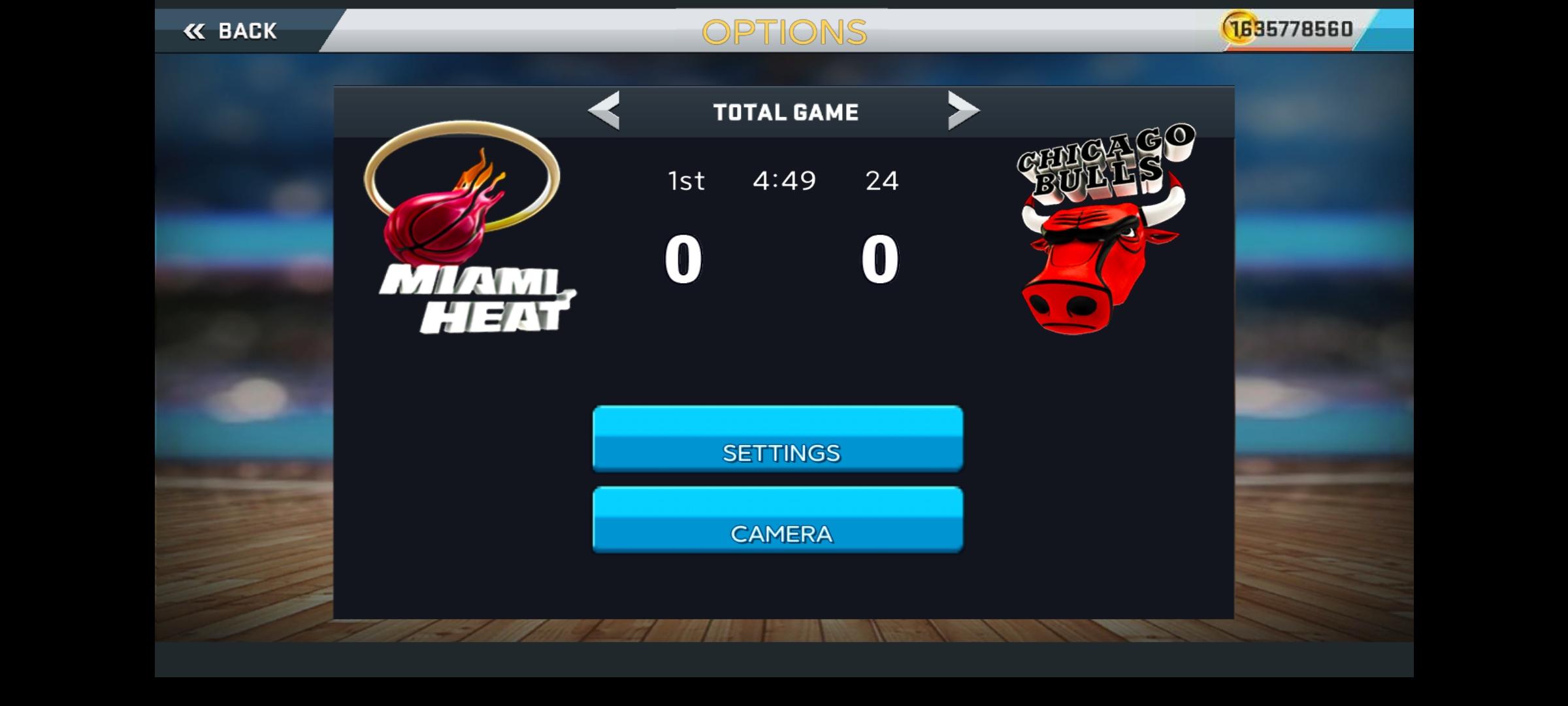Screen dimensions: 1568x706
Task: Open the previous stats view with the left arrow
Action: (x=604, y=111)
